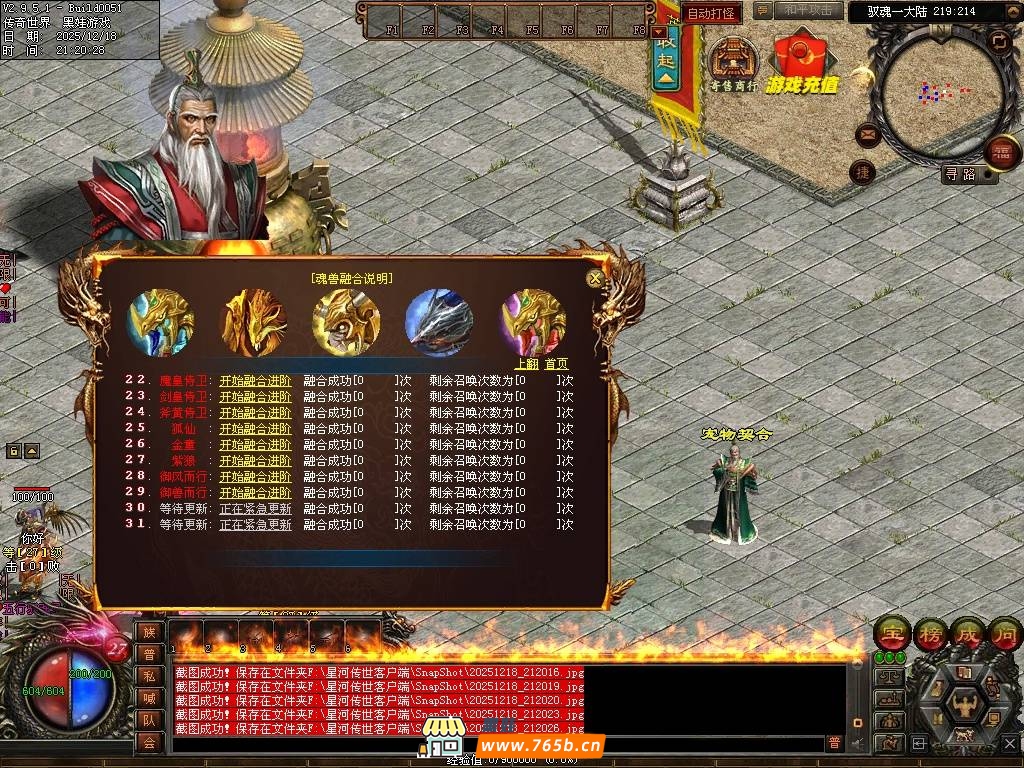Open the 寄售商行 consignment shop icon
Viewport: 1024px width, 768px height.
734,62
